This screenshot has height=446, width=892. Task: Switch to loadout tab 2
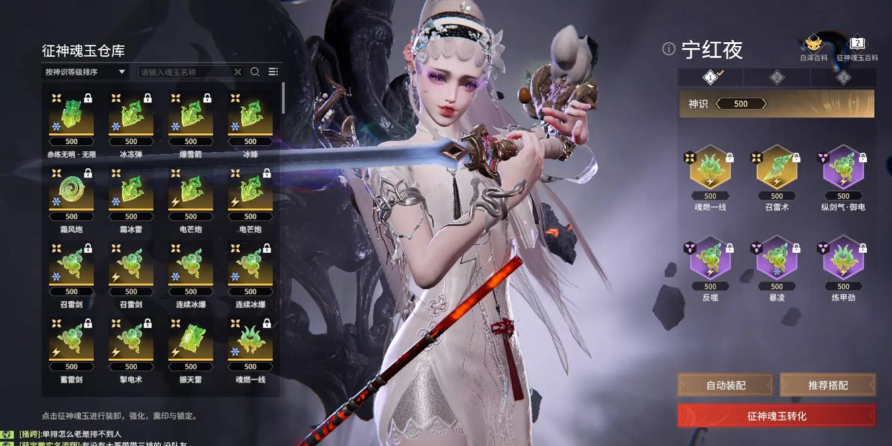pyautogui.click(x=776, y=77)
